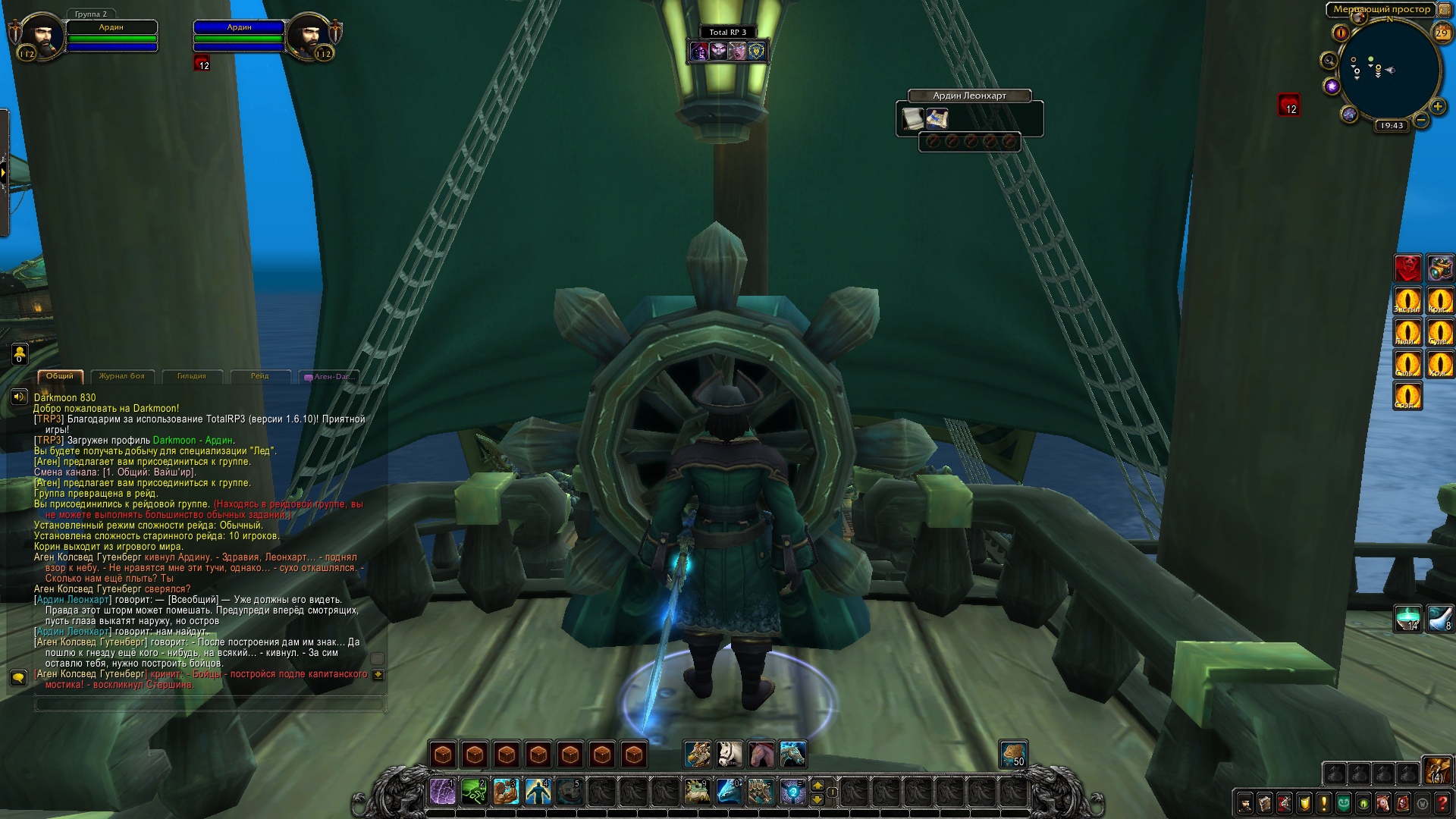Open the help request red question mark
Screen dimensions: 1456x819
tap(1442, 802)
